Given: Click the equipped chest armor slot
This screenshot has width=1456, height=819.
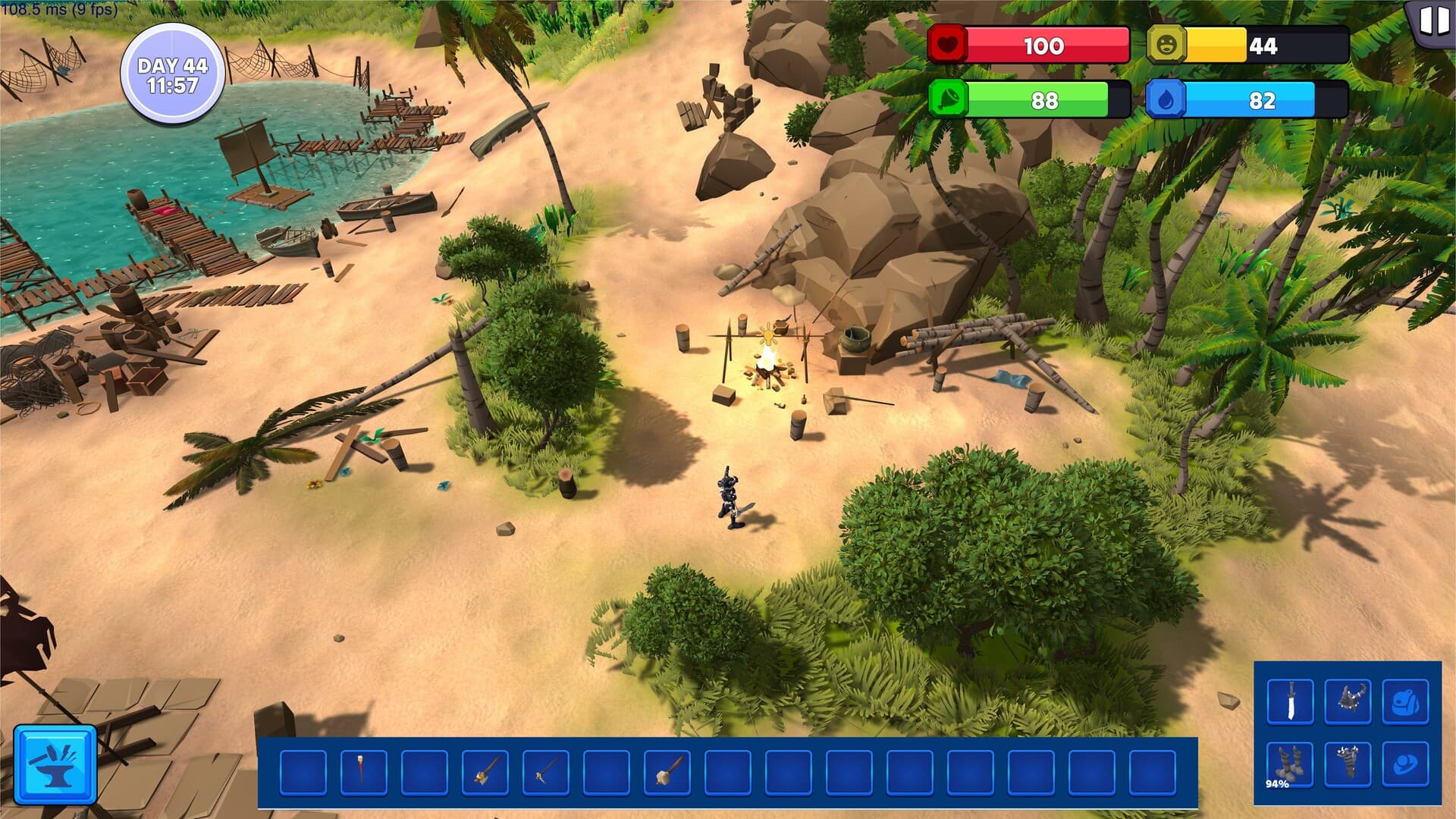Looking at the screenshot, I should click(1348, 701).
